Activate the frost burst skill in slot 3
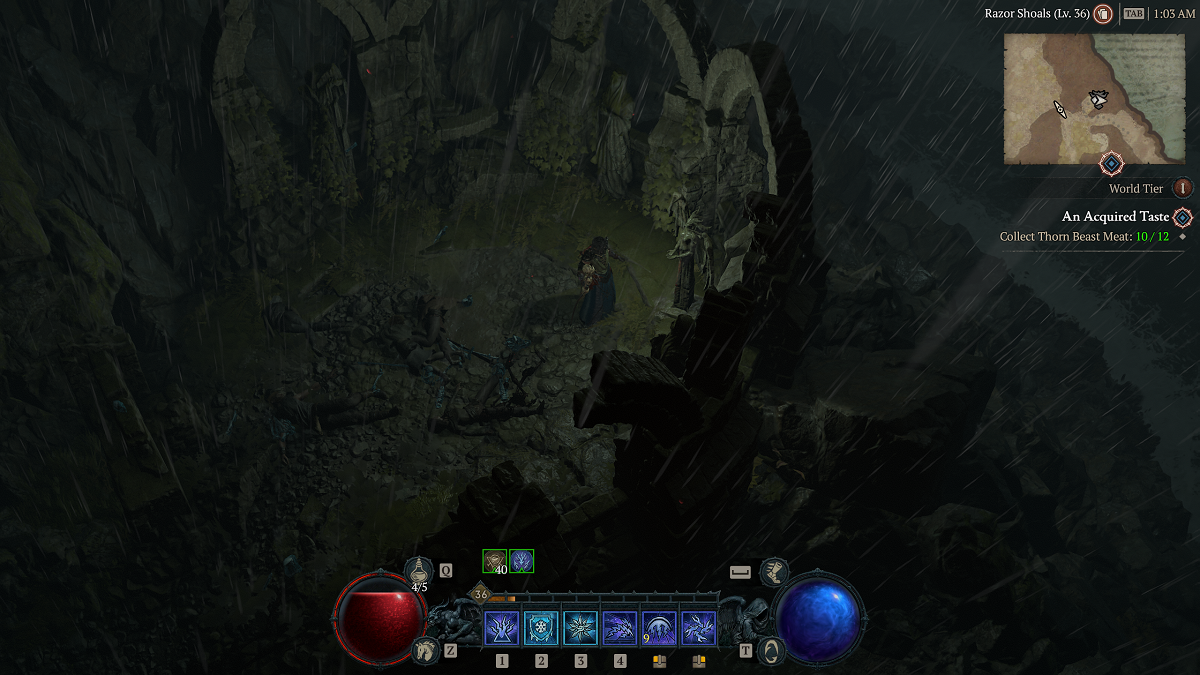The height and width of the screenshot is (675, 1200). pyautogui.click(x=580, y=629)
